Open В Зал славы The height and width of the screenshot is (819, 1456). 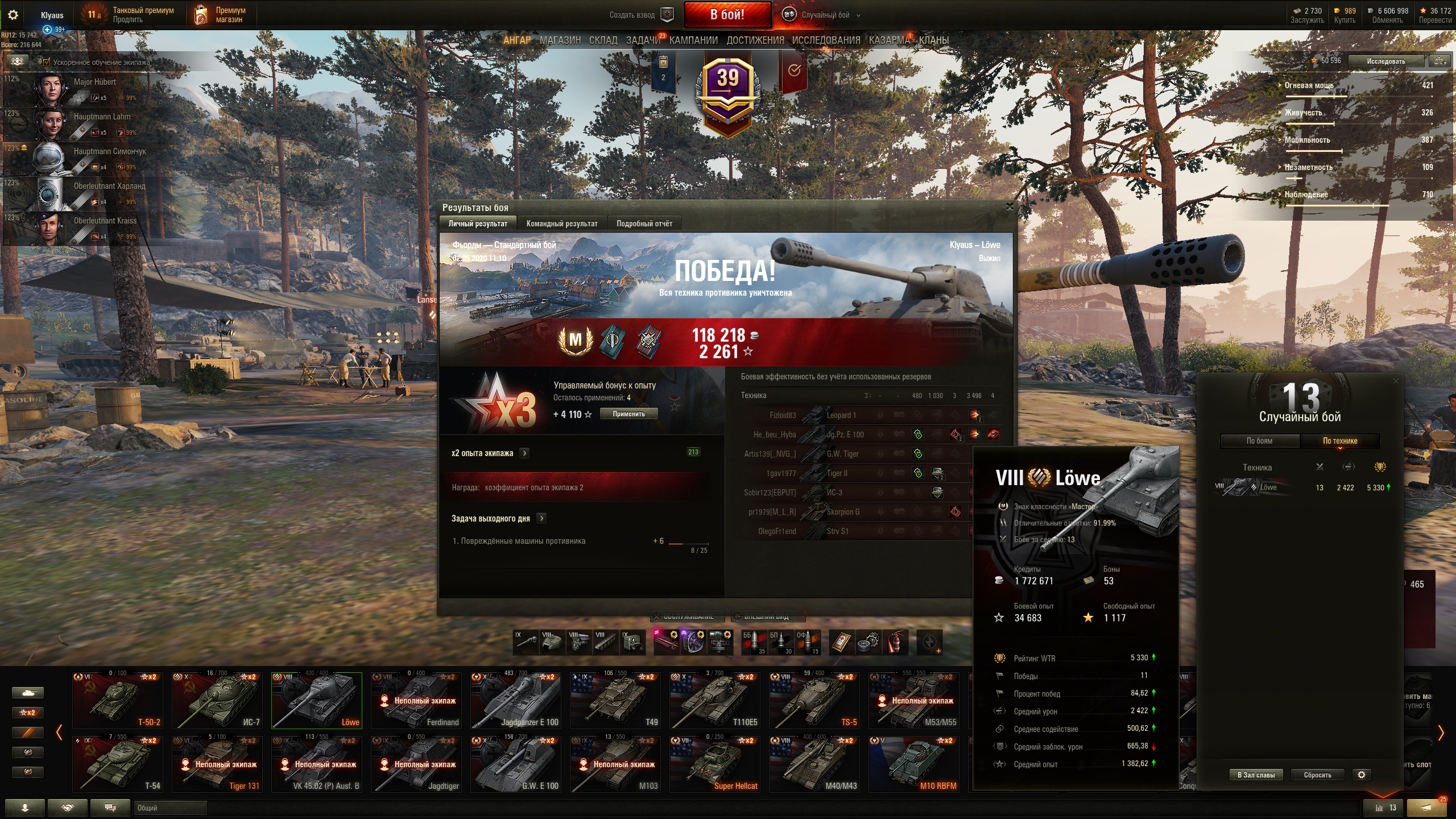1256,775
